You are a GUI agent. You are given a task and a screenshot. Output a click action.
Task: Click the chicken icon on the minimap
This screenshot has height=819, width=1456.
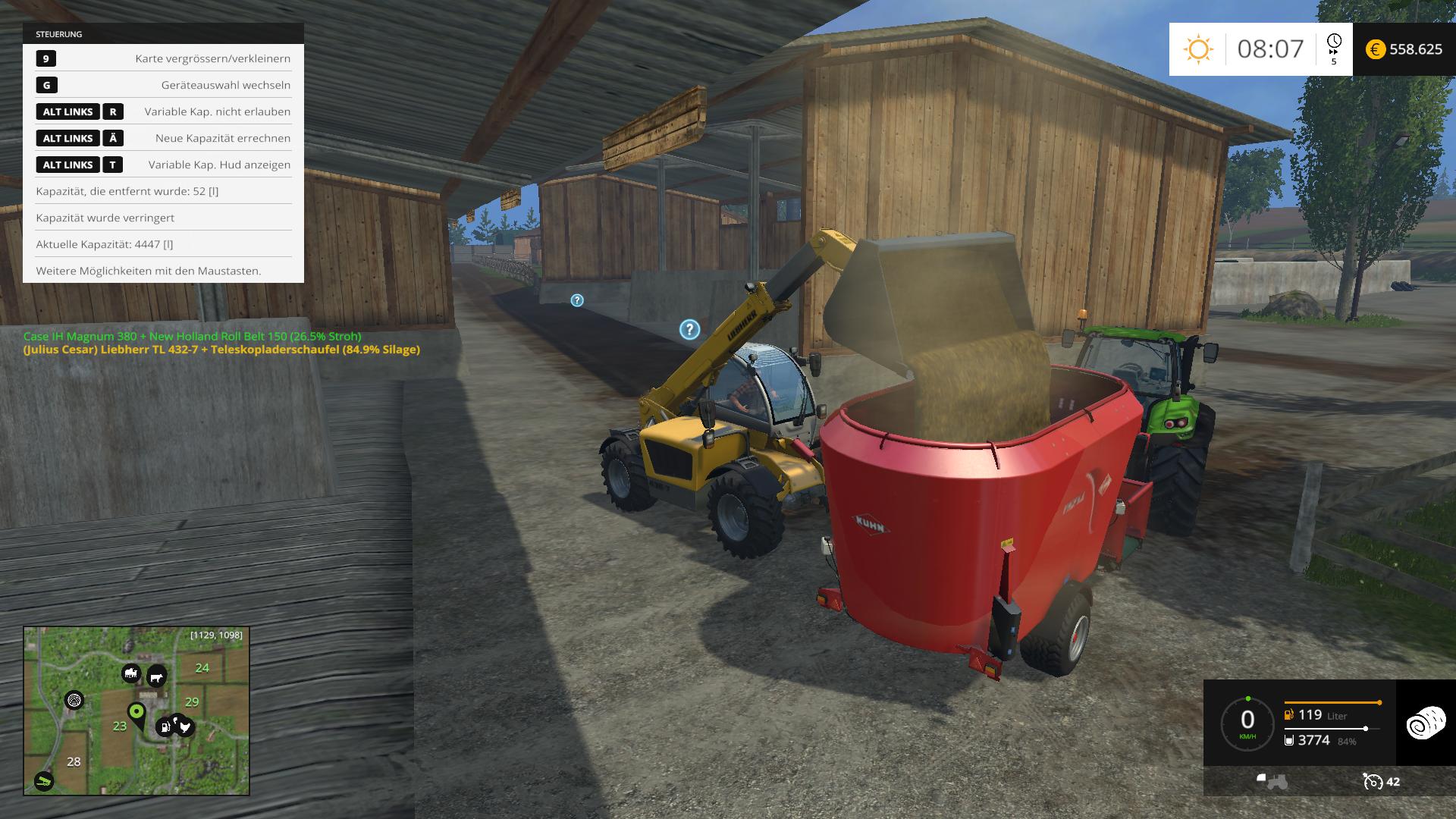[184, 726]
